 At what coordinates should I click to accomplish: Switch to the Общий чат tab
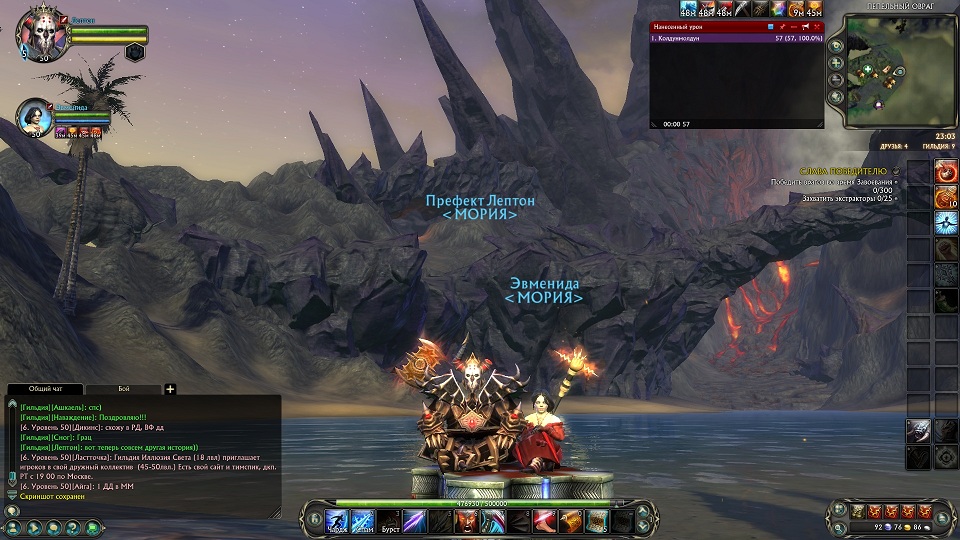click(x=42, y=389)
